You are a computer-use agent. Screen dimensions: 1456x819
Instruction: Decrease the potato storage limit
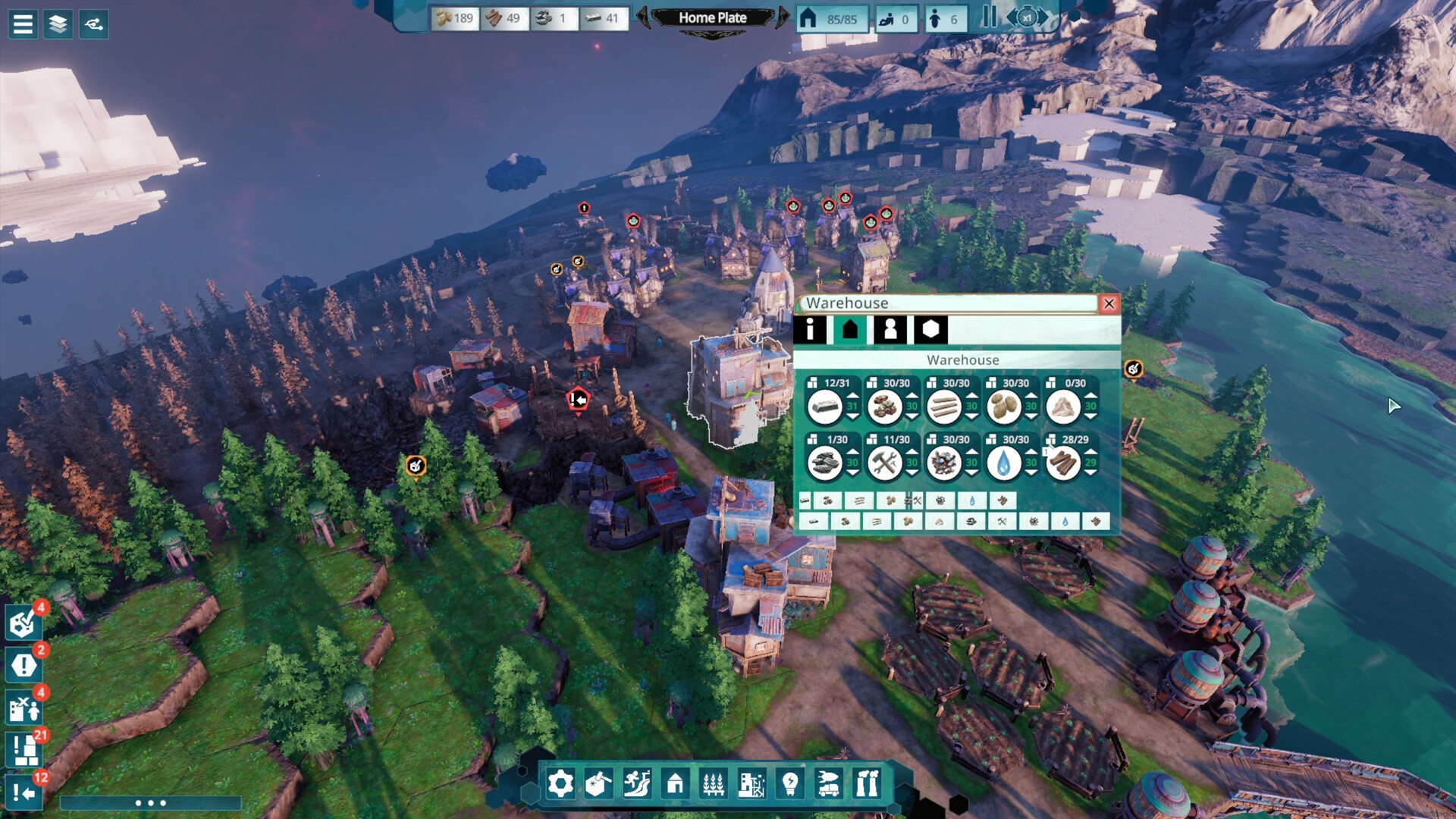pos(1031,417)
